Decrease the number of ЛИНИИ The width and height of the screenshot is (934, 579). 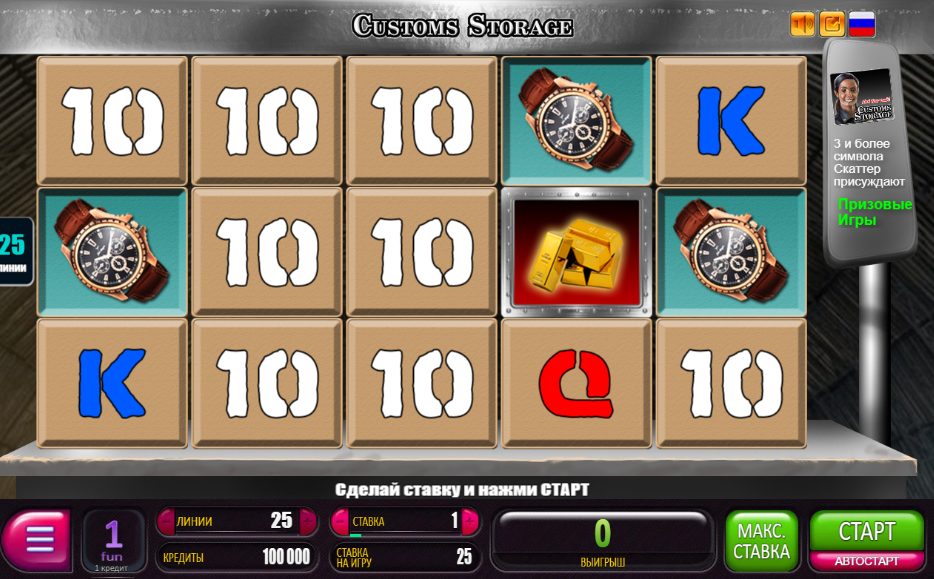165,521
